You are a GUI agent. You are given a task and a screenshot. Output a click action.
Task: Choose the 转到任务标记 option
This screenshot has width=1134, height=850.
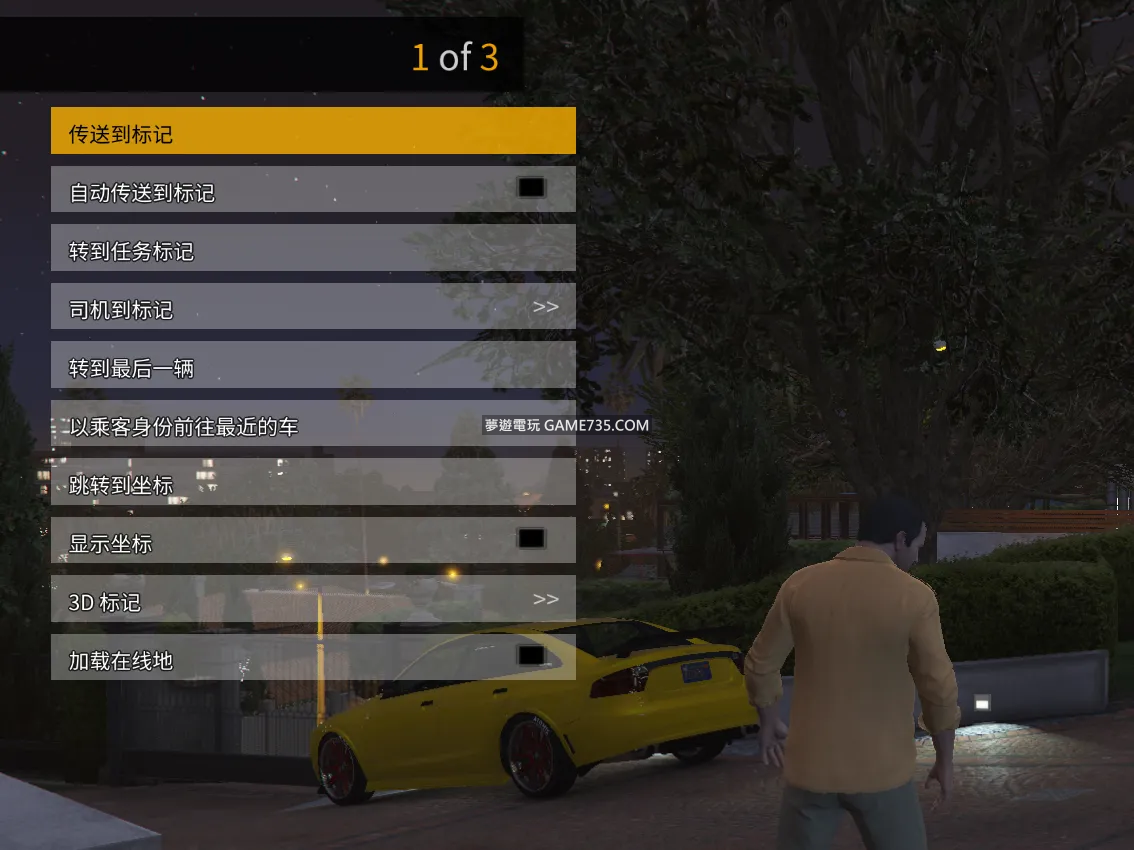coord(313,248)
